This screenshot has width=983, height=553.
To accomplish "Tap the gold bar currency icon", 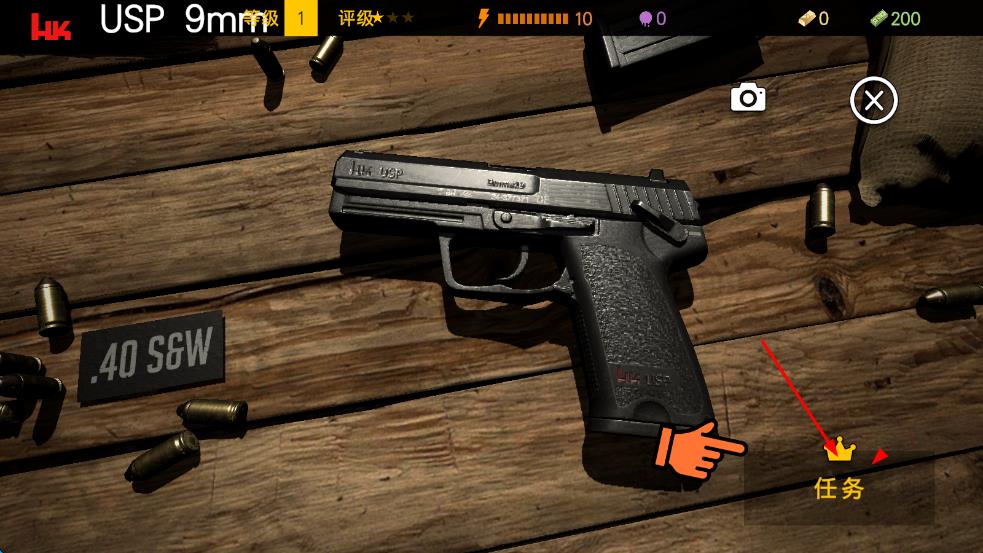I will click(806, 18).
